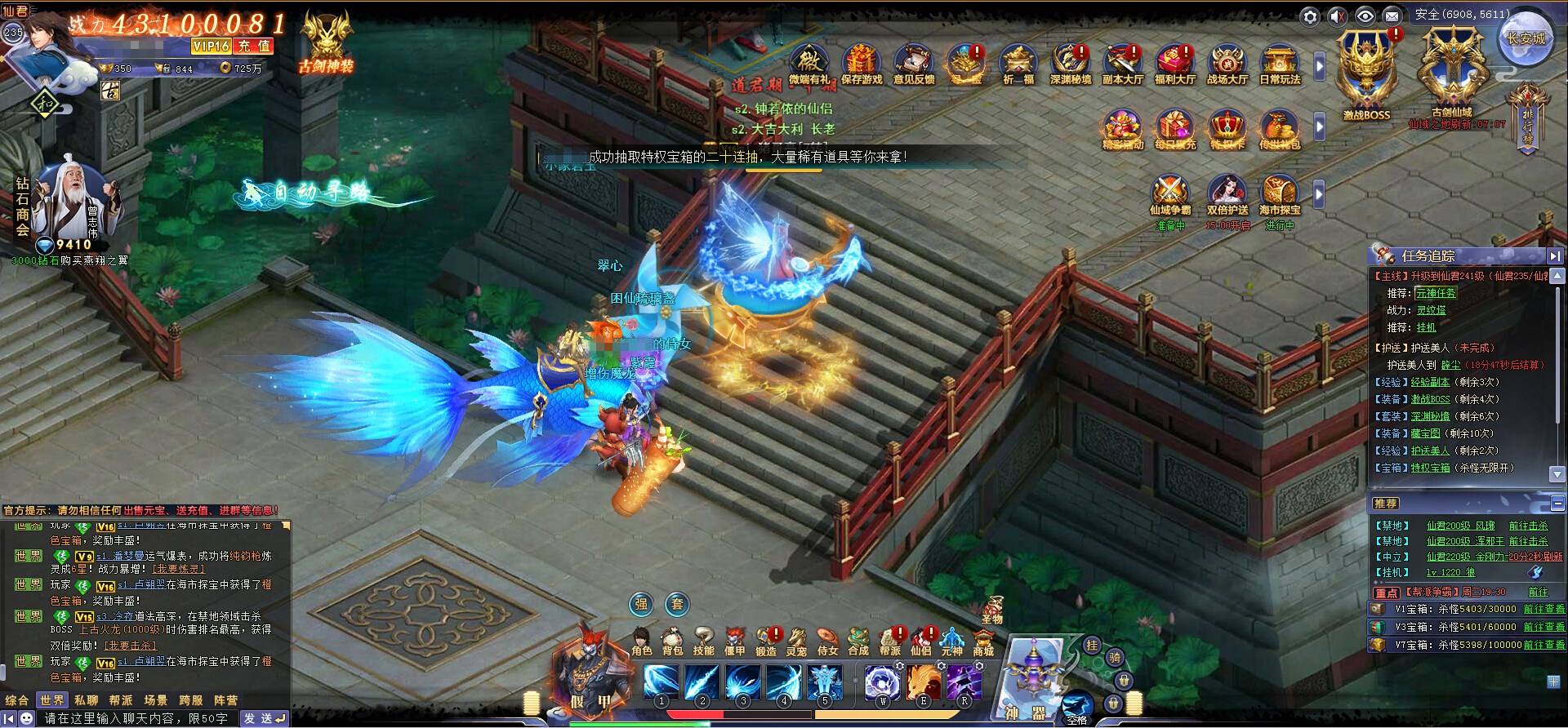Switch to the 世界 chat tab
Screen dimensions: 1568x728
pyautogui.click(x=51, y=700)
